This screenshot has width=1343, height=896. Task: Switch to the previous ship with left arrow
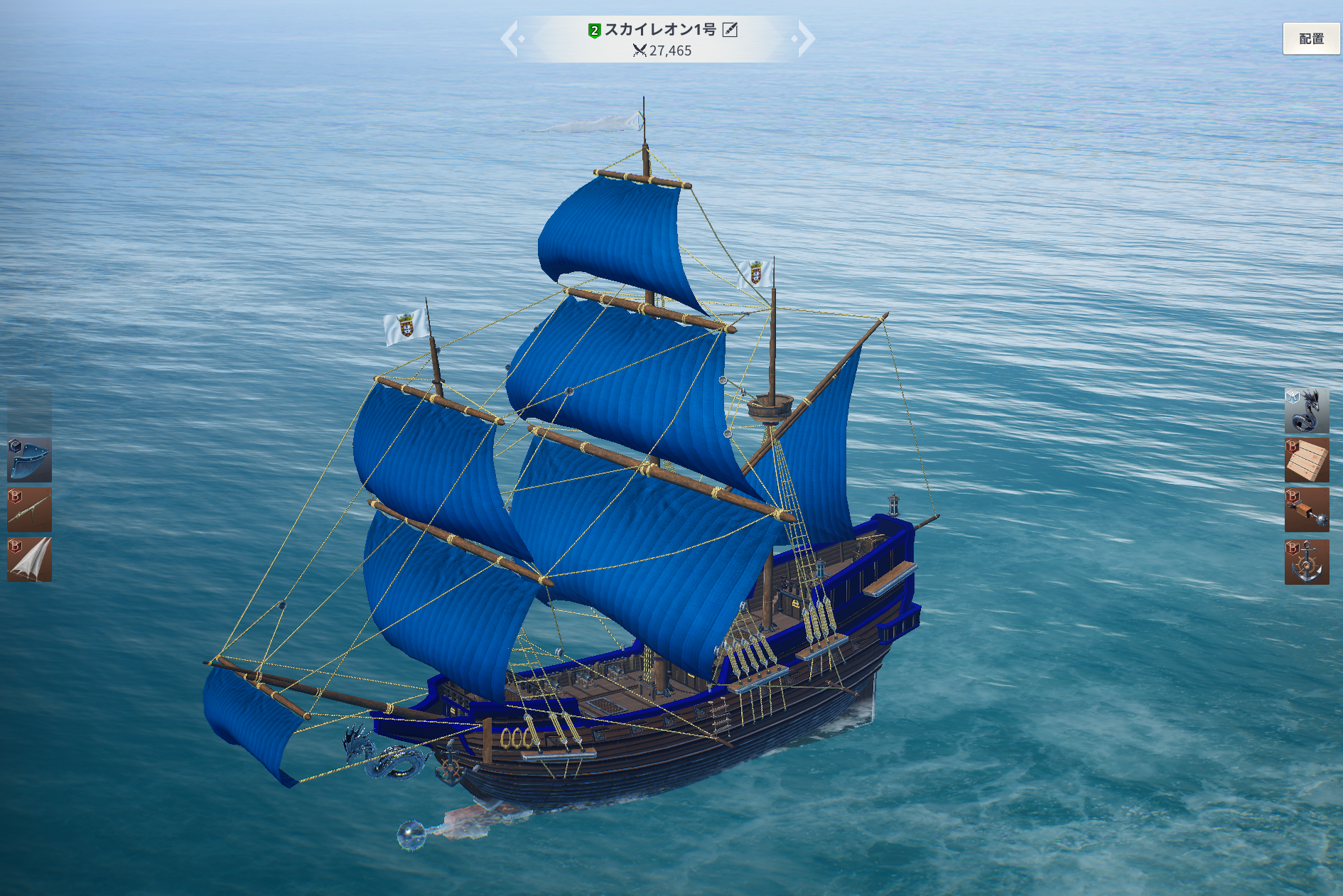pos(511,38)
